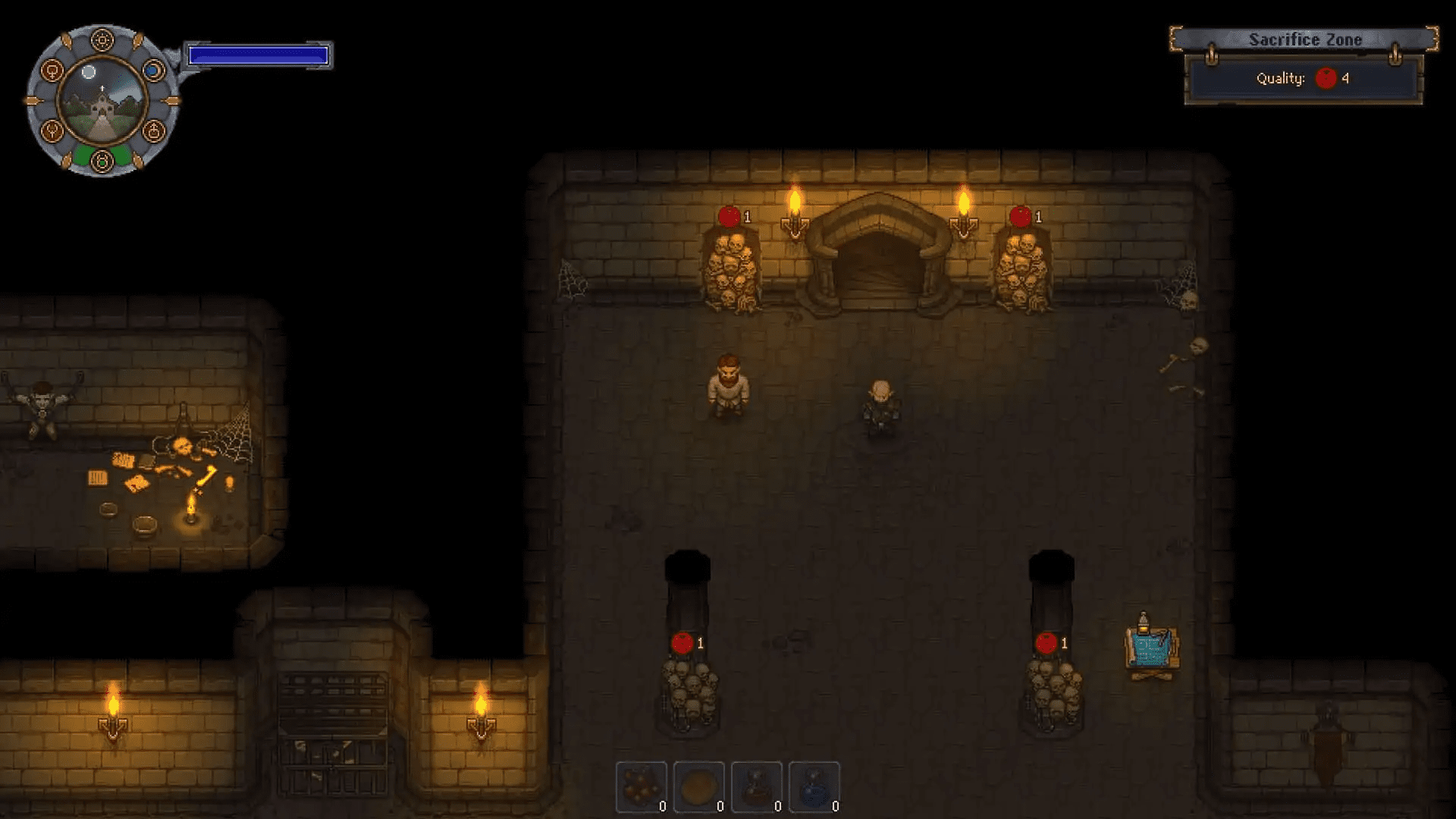Toggle the red skull marker above the right skull pile
The width and height of the screenshot is (1456, 819).
click(x=1047, y=645)
